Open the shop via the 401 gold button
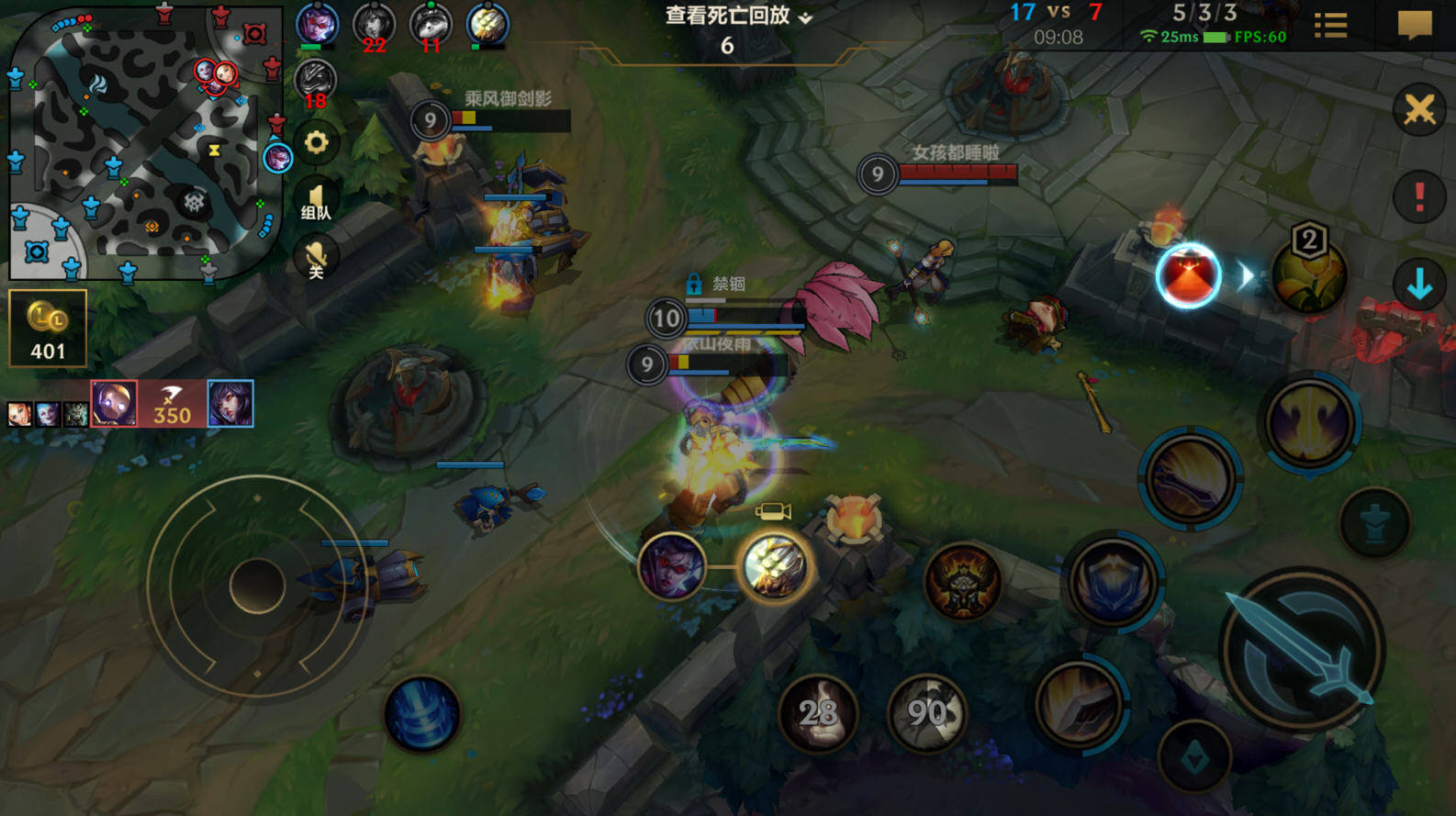 (48, 328)
